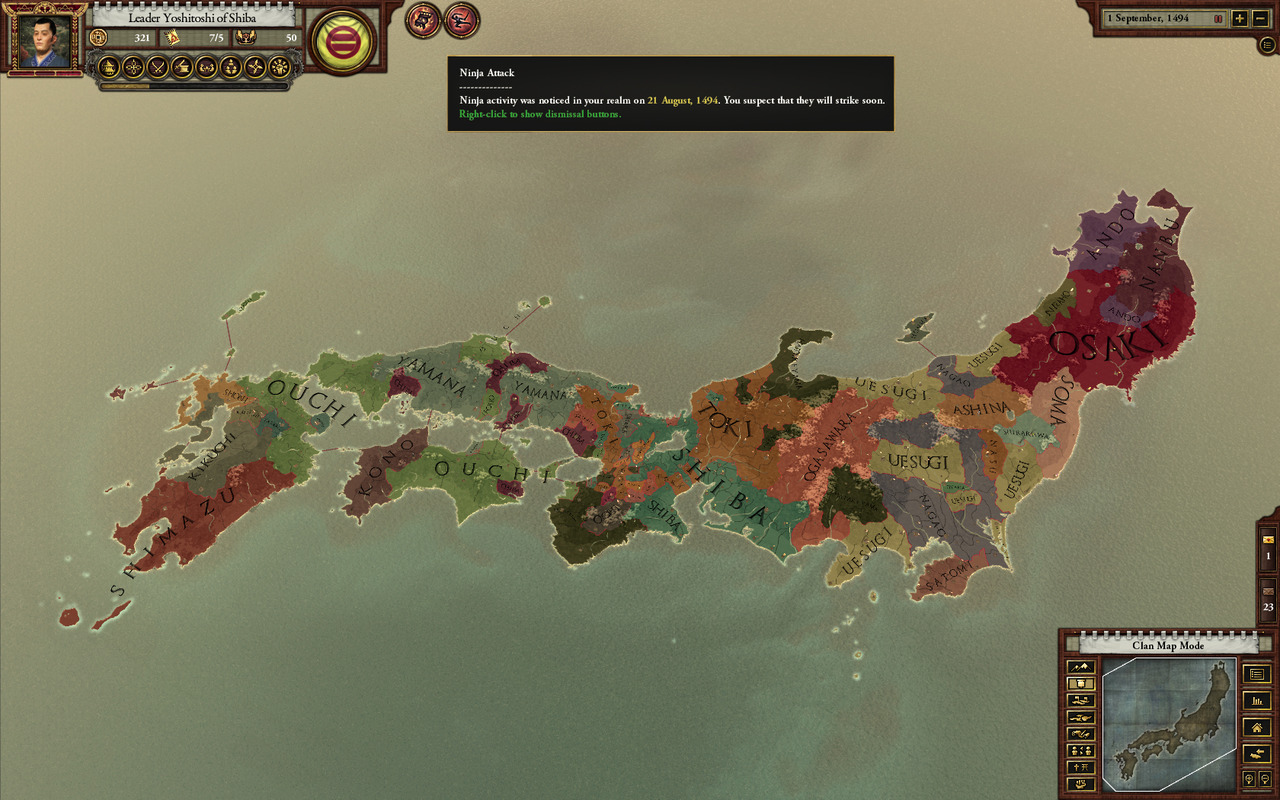Click the red demon mask alert icon
The height and width of the screenshot is (800, 1280).
point(423,20)
